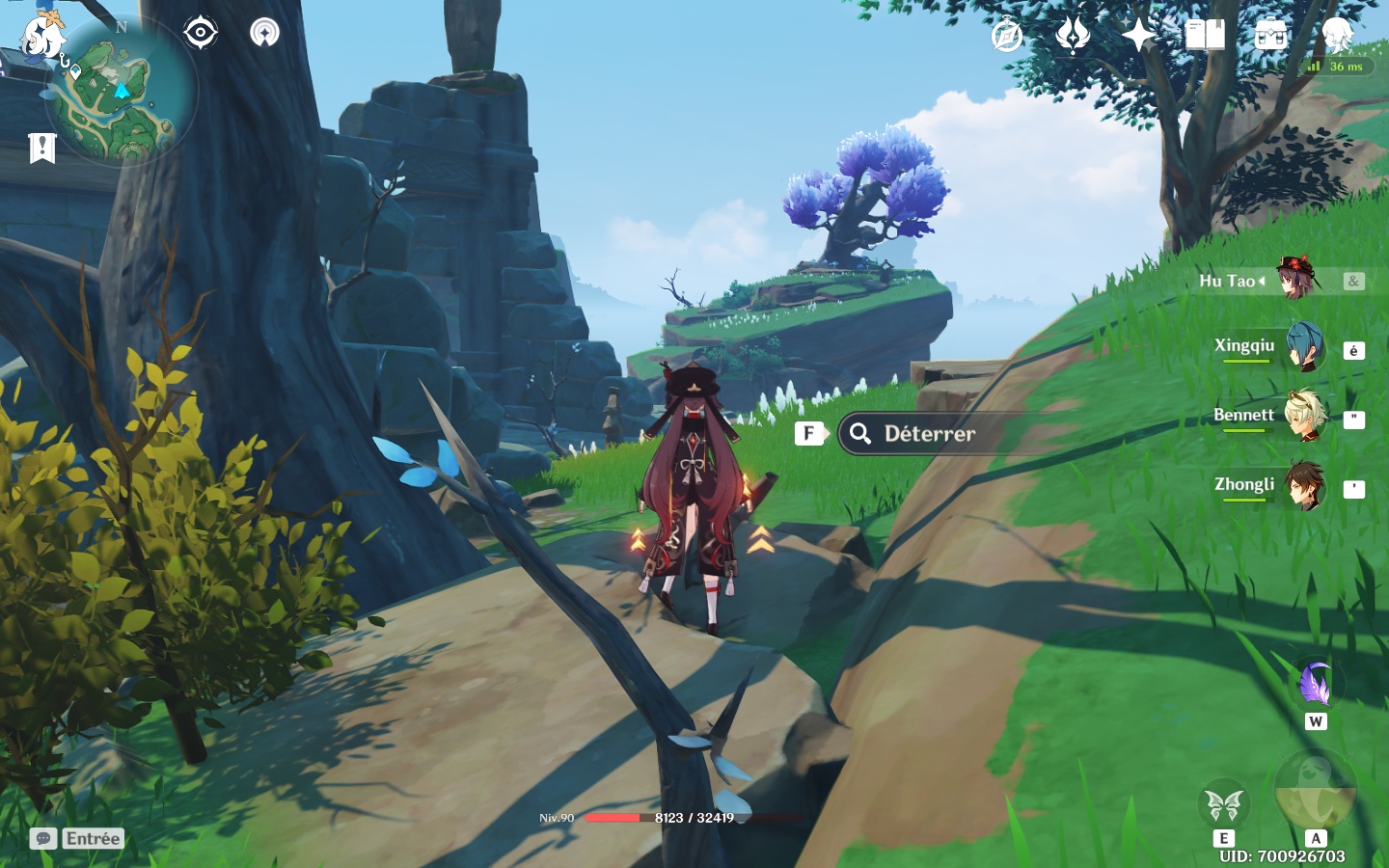This screenshot has width=1389, height=868.
Task: Open the character profile icon in the top bar
Action: [1337, 36]
